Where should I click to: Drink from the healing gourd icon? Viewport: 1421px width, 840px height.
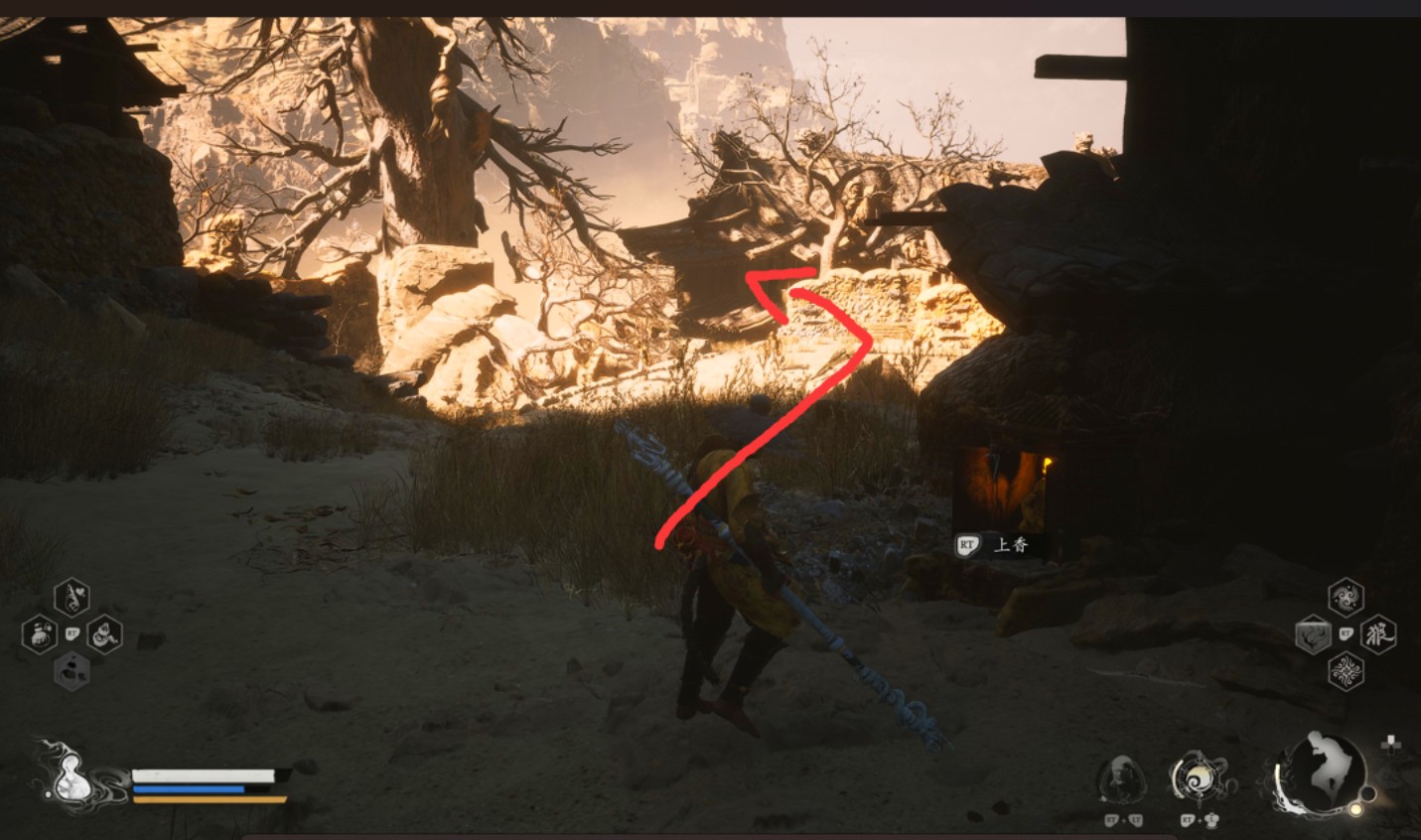(x=69, y=774)
